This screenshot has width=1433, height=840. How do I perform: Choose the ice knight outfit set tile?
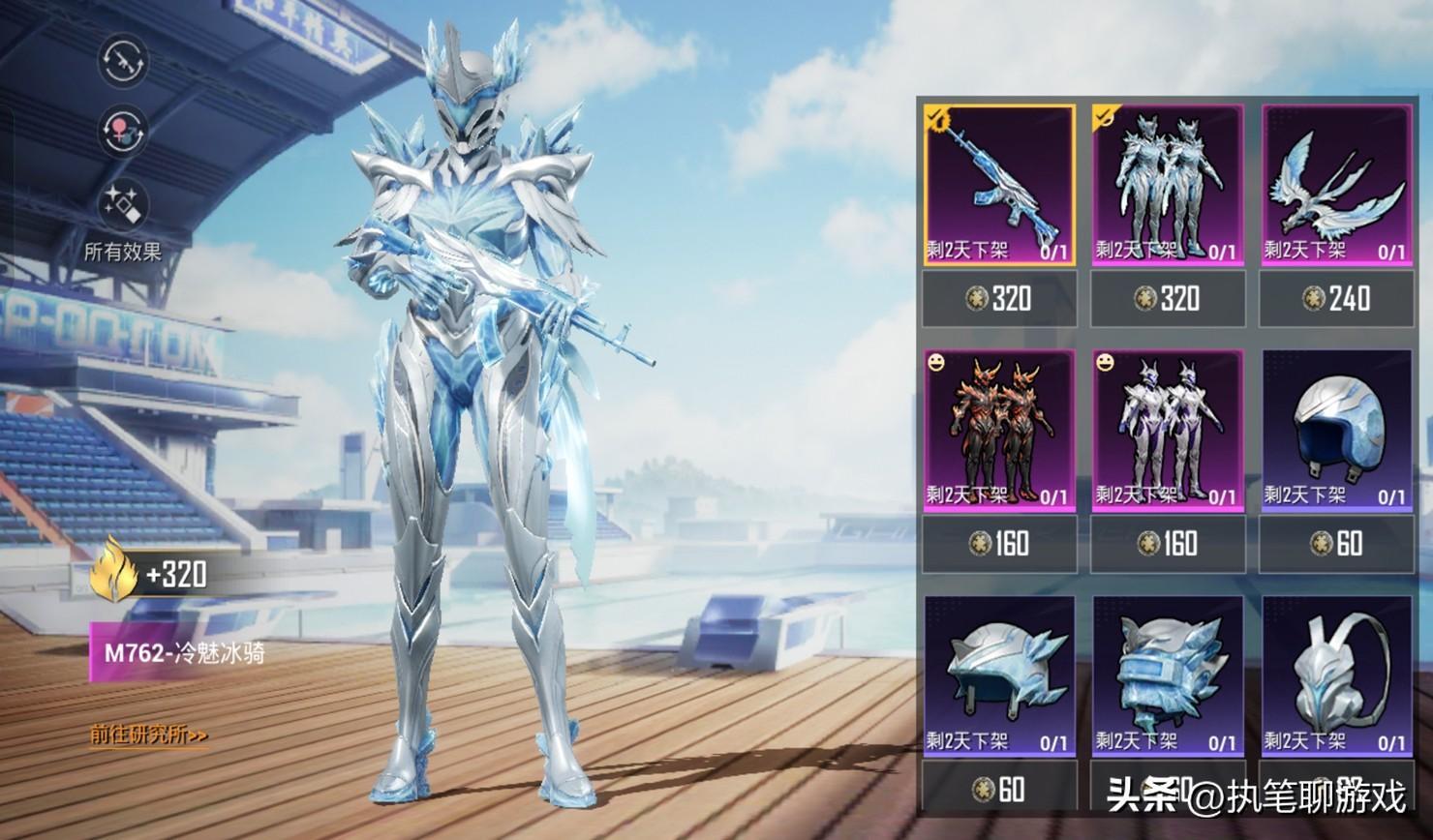[x=1168, y=186]
